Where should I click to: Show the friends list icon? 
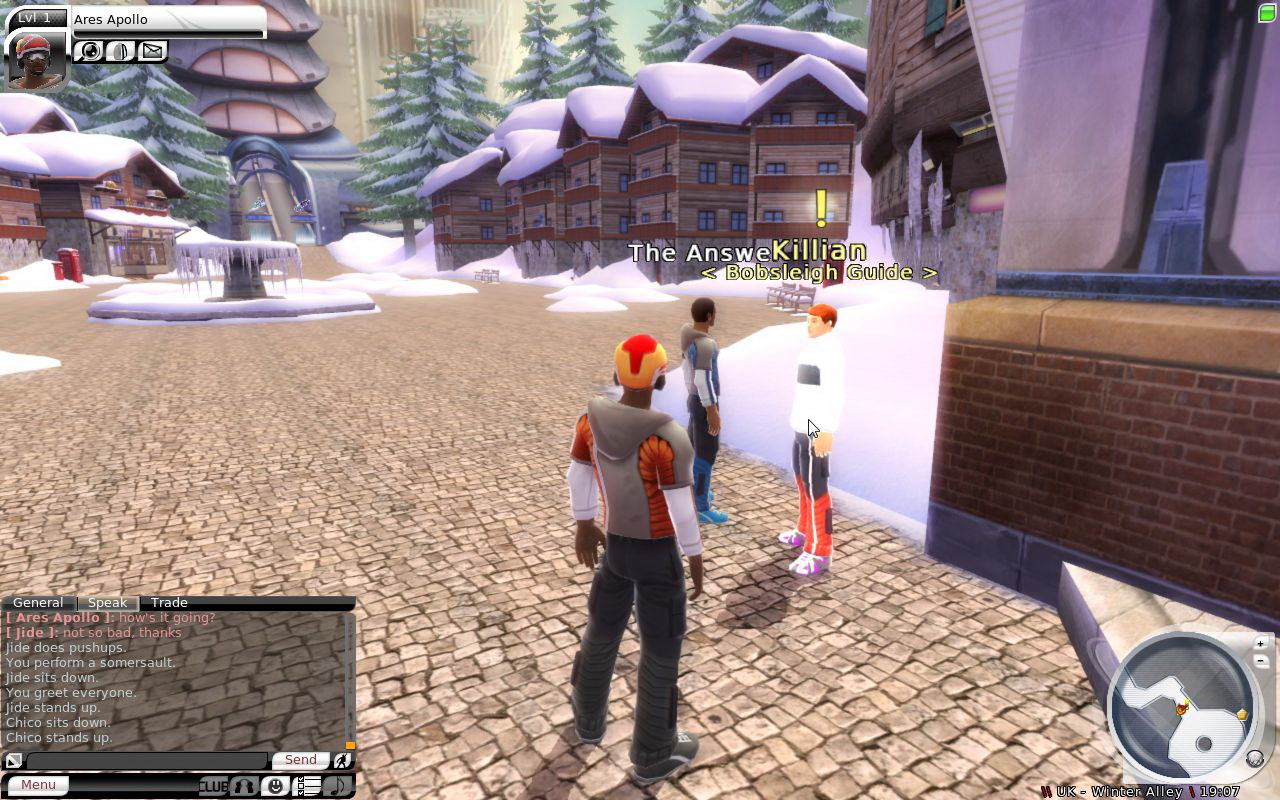coord(244,786)
